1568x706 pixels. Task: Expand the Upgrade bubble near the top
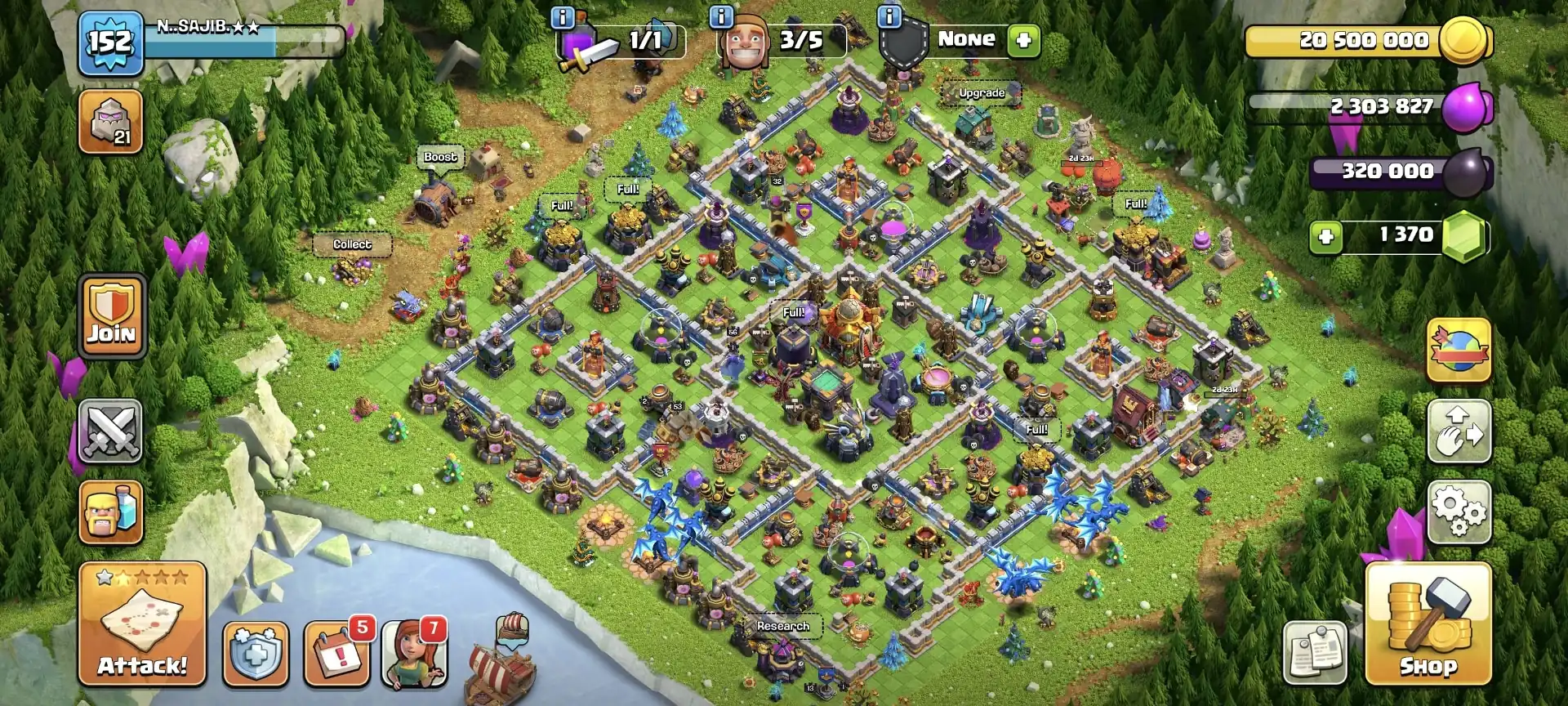[x=982, y=93]
